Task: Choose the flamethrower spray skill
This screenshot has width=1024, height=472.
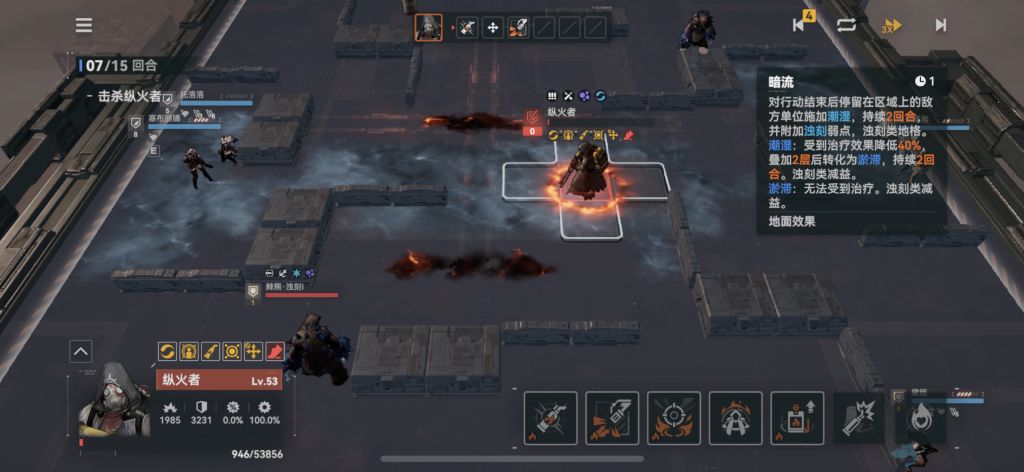Action: pyautogui.click(x=612, y=417)
